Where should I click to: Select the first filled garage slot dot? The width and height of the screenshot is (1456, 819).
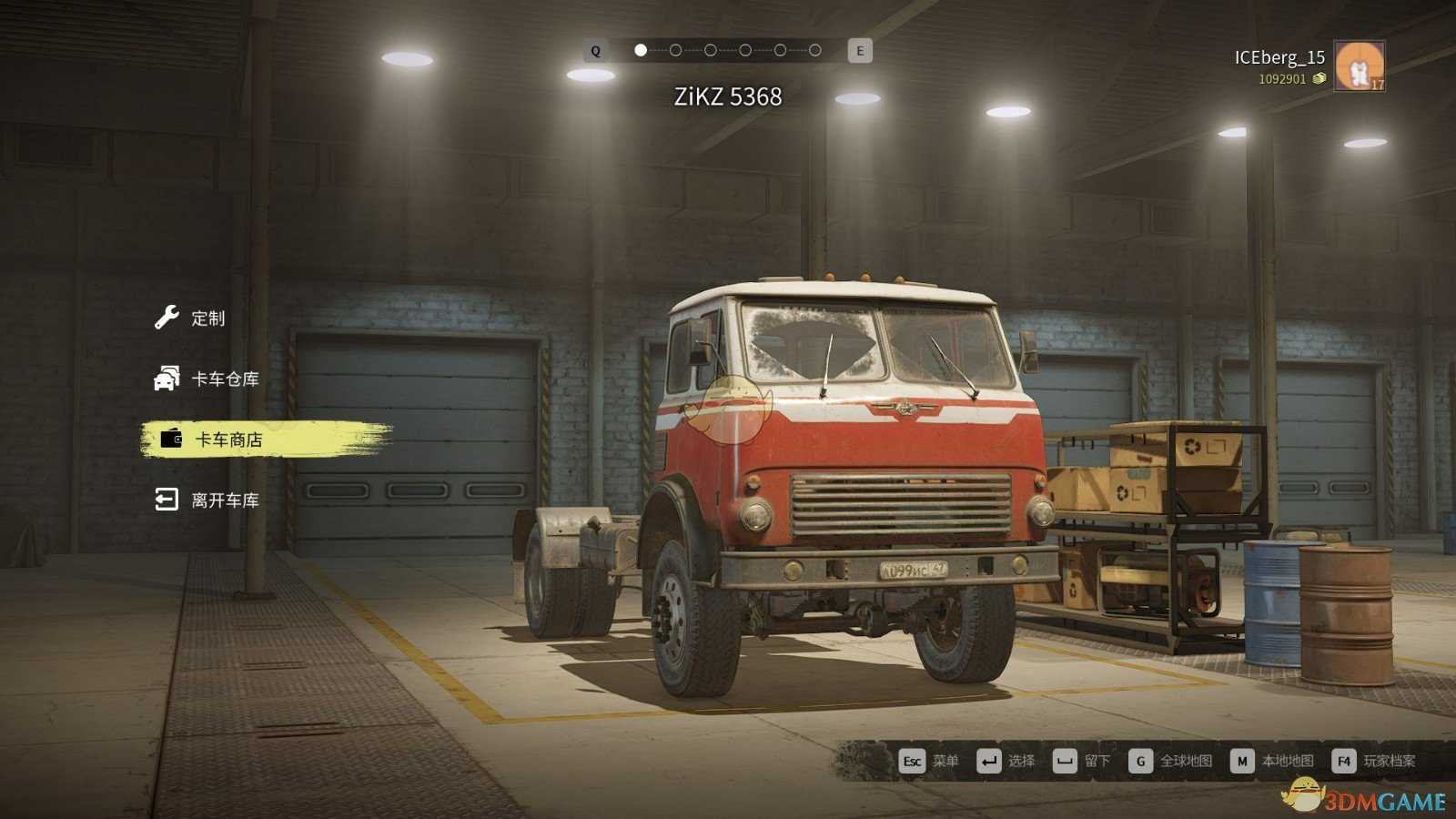click(641, 50)
